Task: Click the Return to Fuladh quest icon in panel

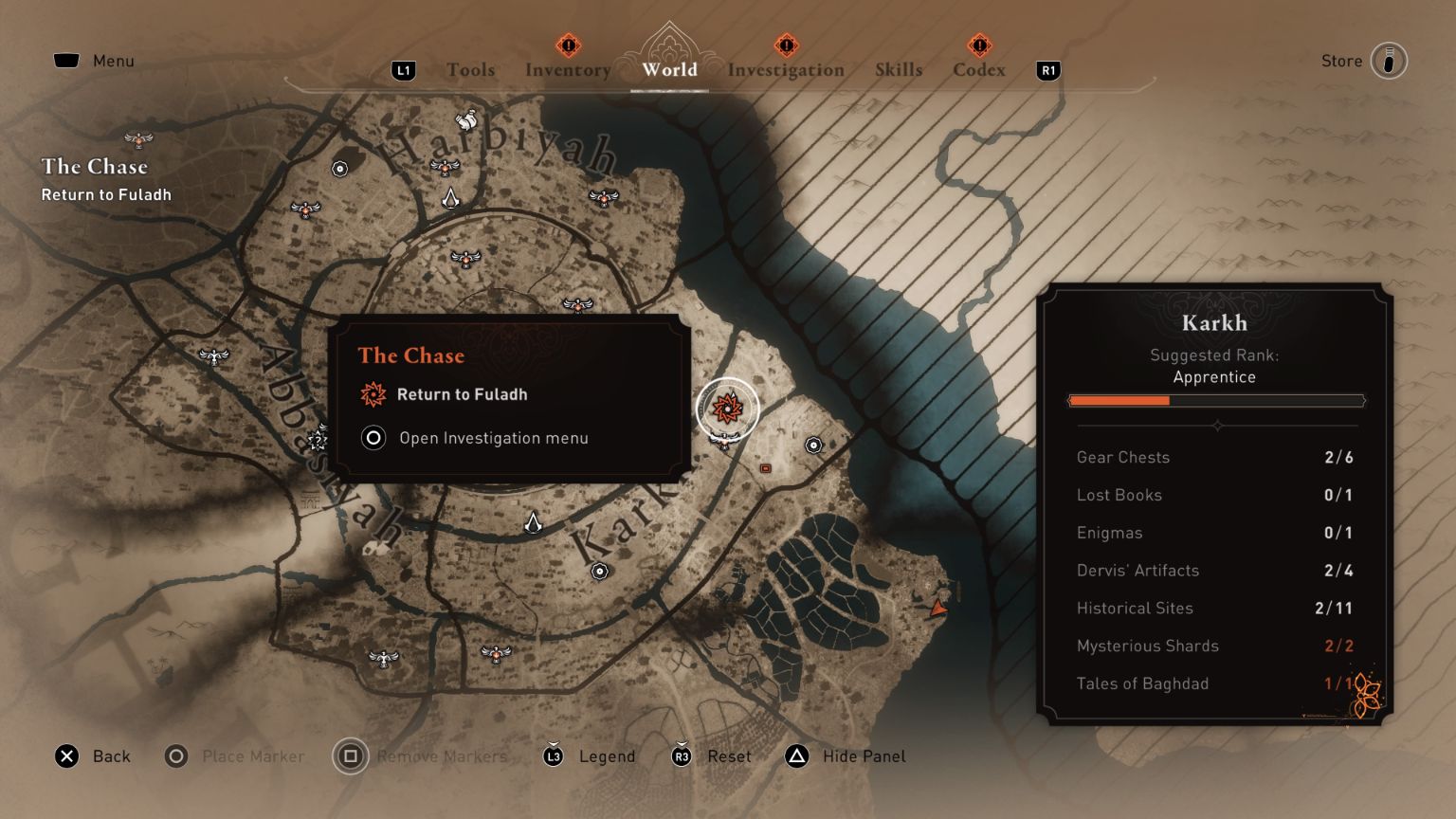Action: click(x=371, y=394)
